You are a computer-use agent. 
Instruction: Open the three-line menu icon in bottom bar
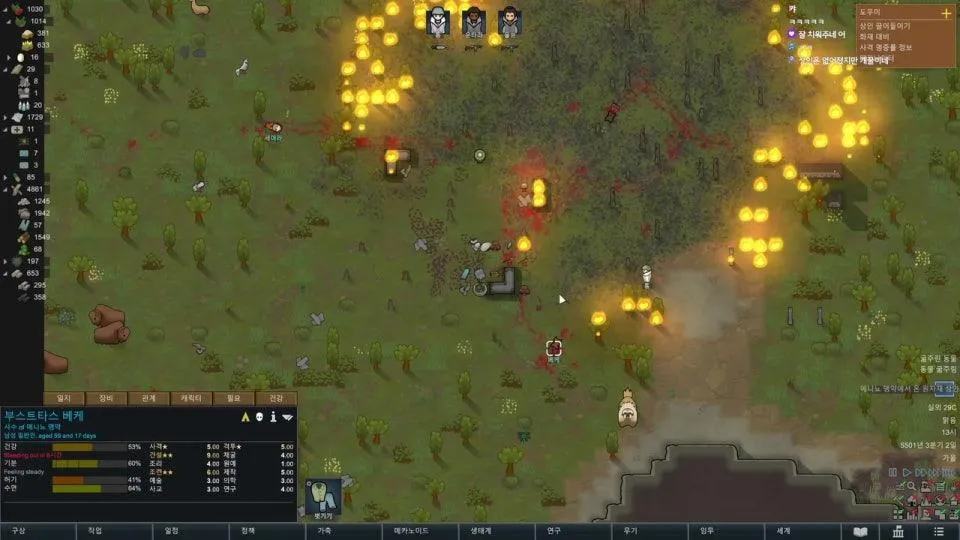(937, 531)
